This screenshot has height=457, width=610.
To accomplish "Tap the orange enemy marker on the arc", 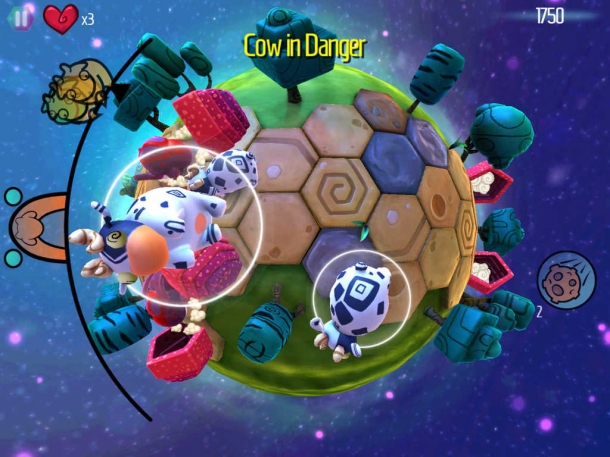I will [37, 226].
